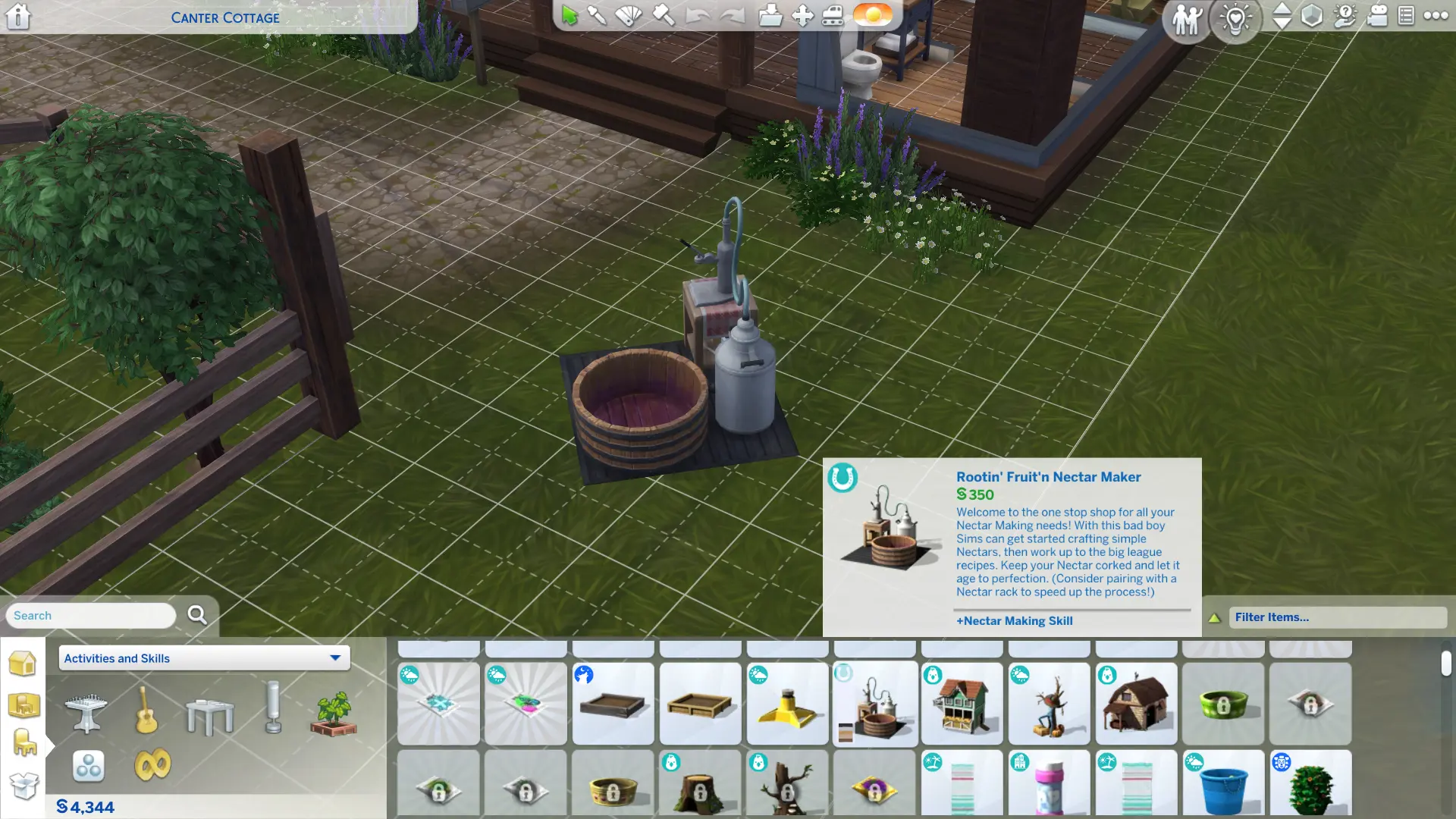Select the Eyedropper tool in the build toolbar
Image resolution: width=1456 pixels, height=819 pixels.
point(597,16)
